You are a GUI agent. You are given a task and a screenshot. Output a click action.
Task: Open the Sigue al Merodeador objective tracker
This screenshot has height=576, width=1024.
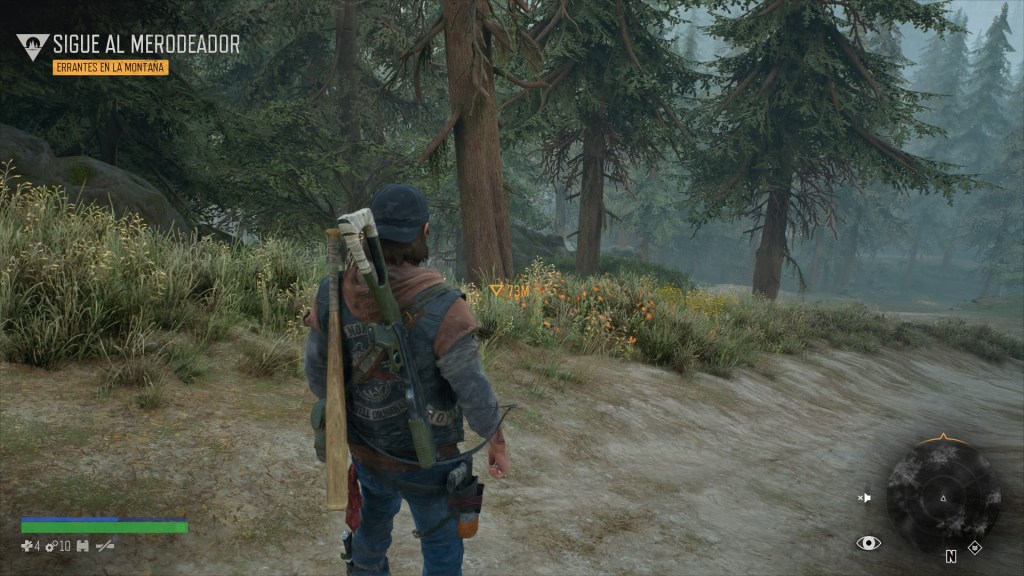point(145,44)
